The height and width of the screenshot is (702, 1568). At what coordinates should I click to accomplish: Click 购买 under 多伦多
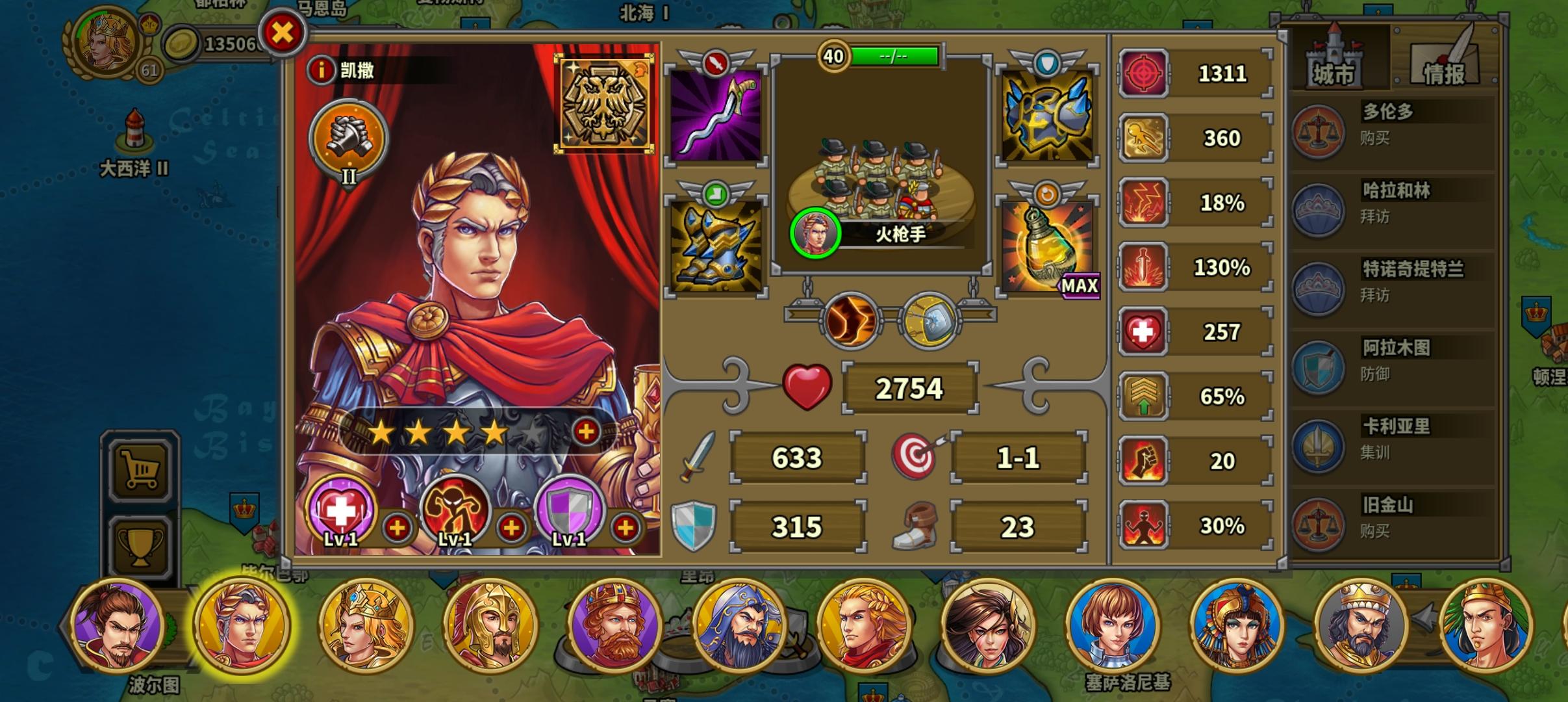point(1374,138)
